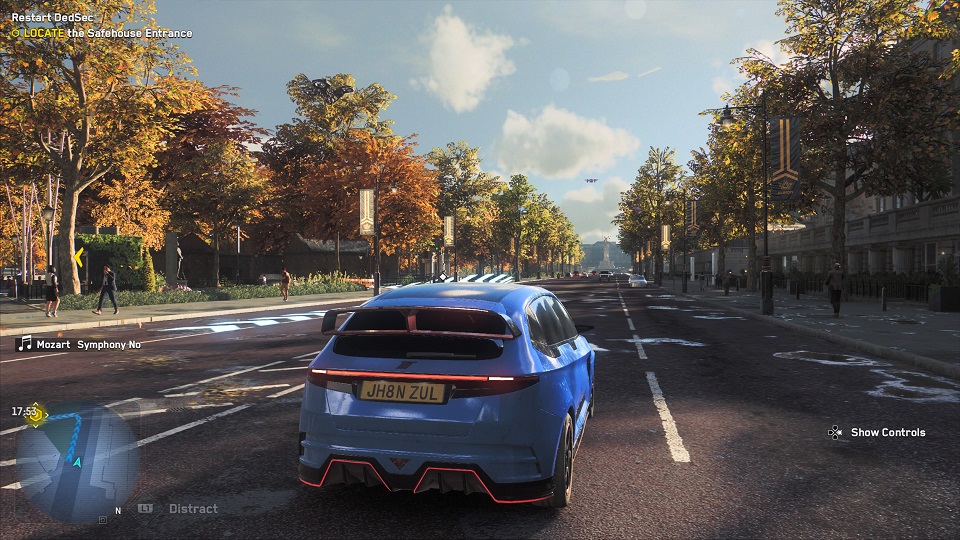Click the Locate the Safehouse Entrance objective
960x540 pixels.
[x=101, y=33]
